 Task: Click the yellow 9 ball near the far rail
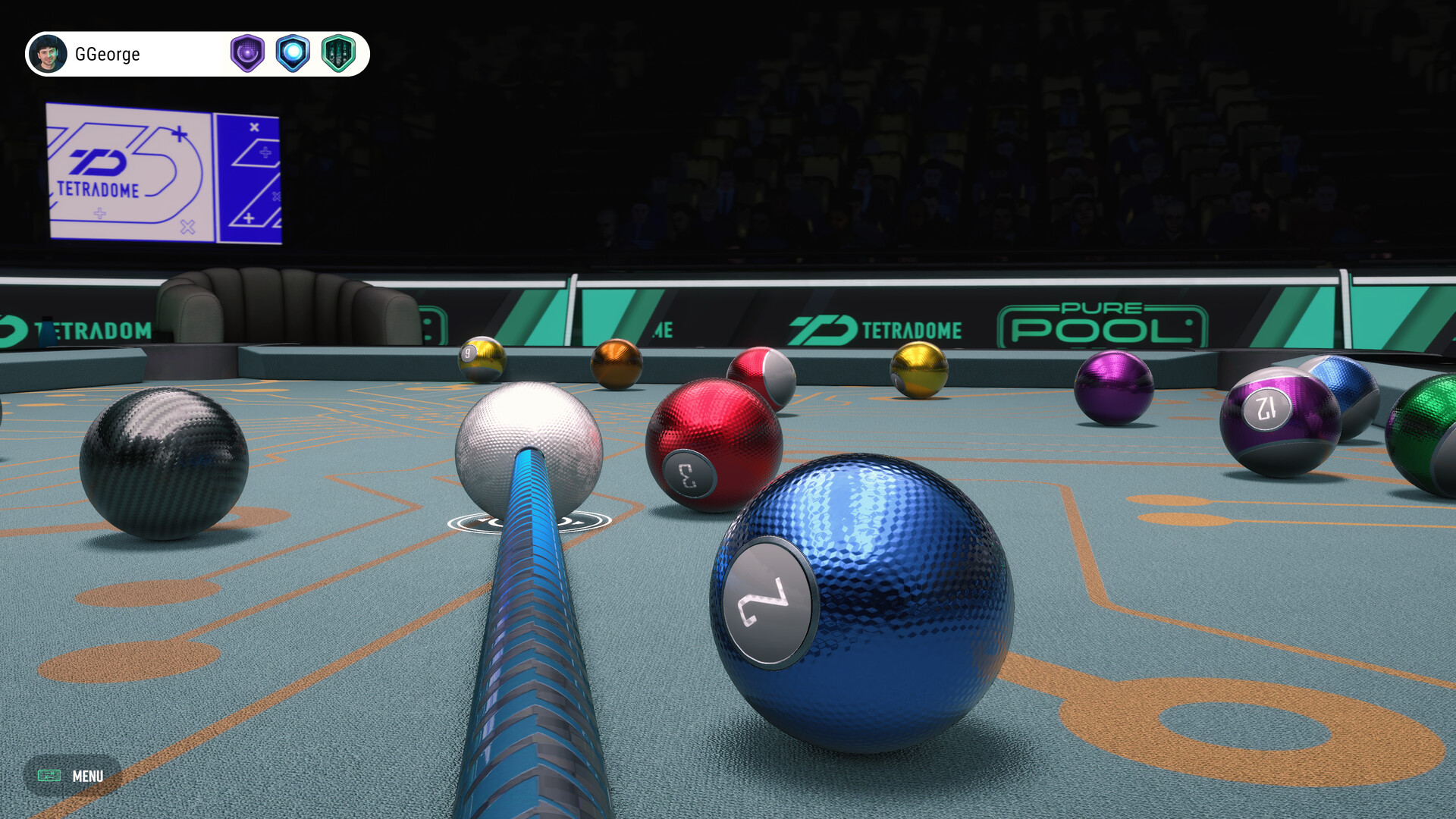coord(479,355)
